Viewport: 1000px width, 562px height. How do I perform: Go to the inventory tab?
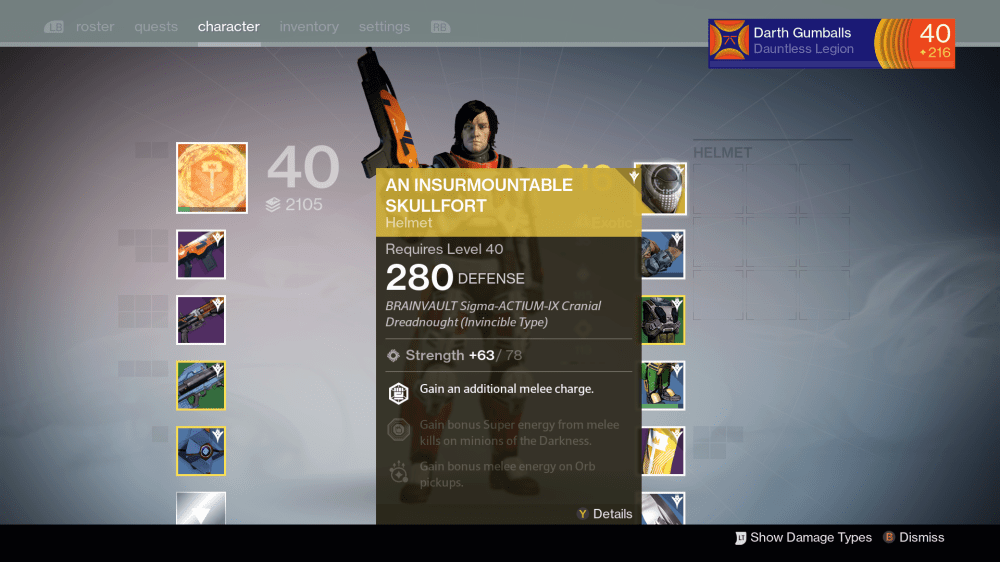[x=309, y=27]
